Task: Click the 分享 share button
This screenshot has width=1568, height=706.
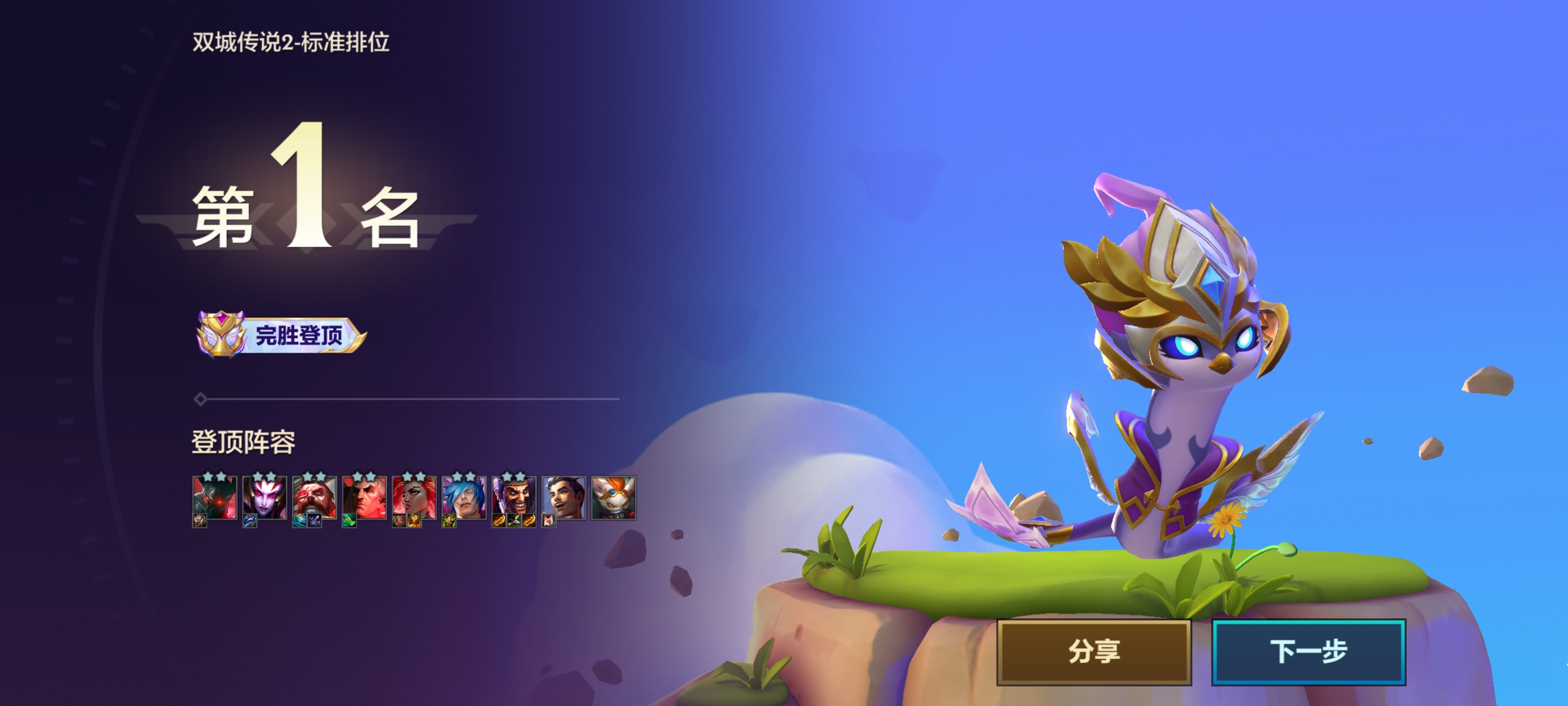Action: pyautogui.click(x=1093, y=651)
